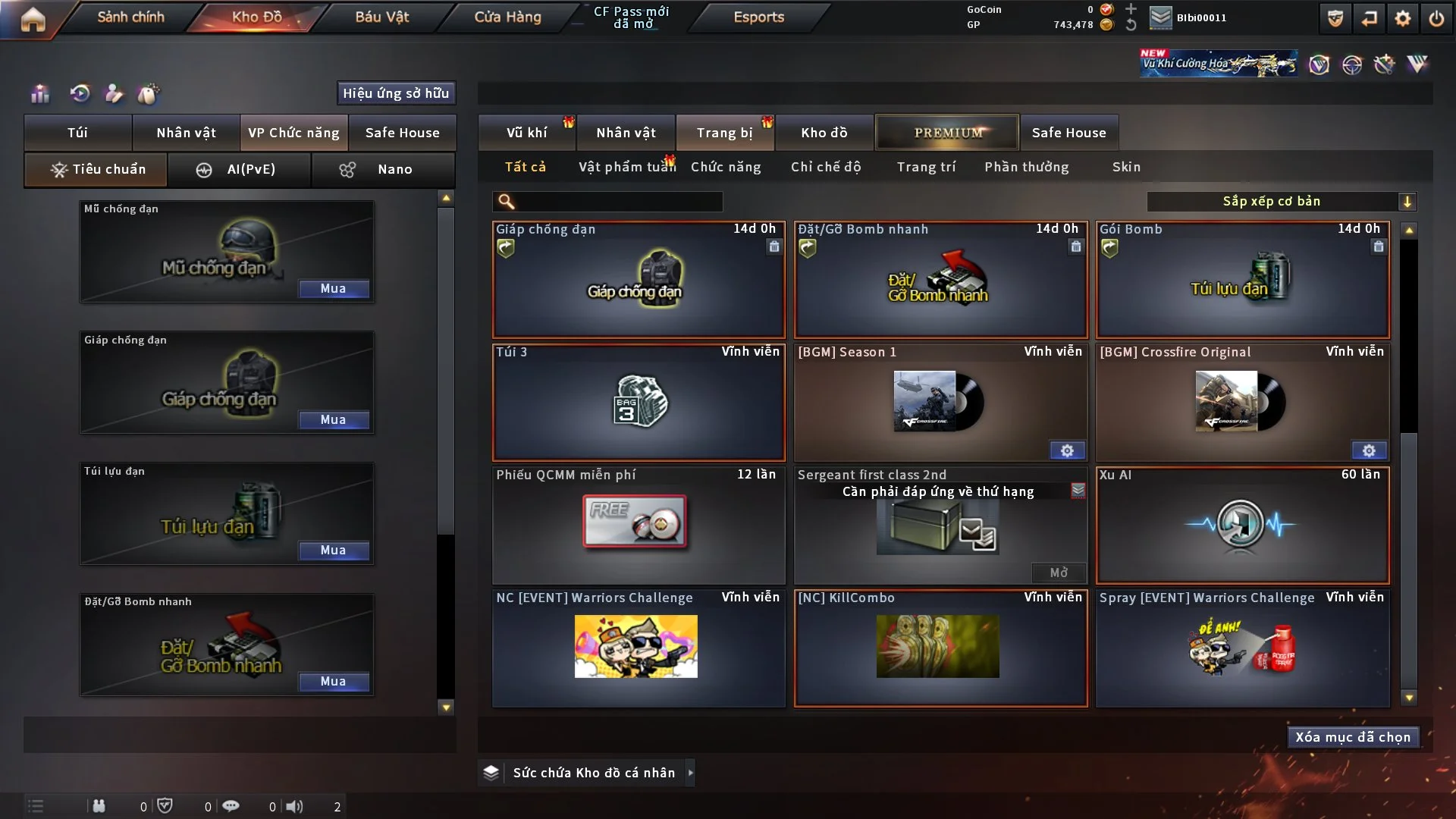Buy the Mũ chống đạn helmet
Image resolution: width=1456 pixels, height=819 pixels.
pyautogui.click(x=333, y=289)
